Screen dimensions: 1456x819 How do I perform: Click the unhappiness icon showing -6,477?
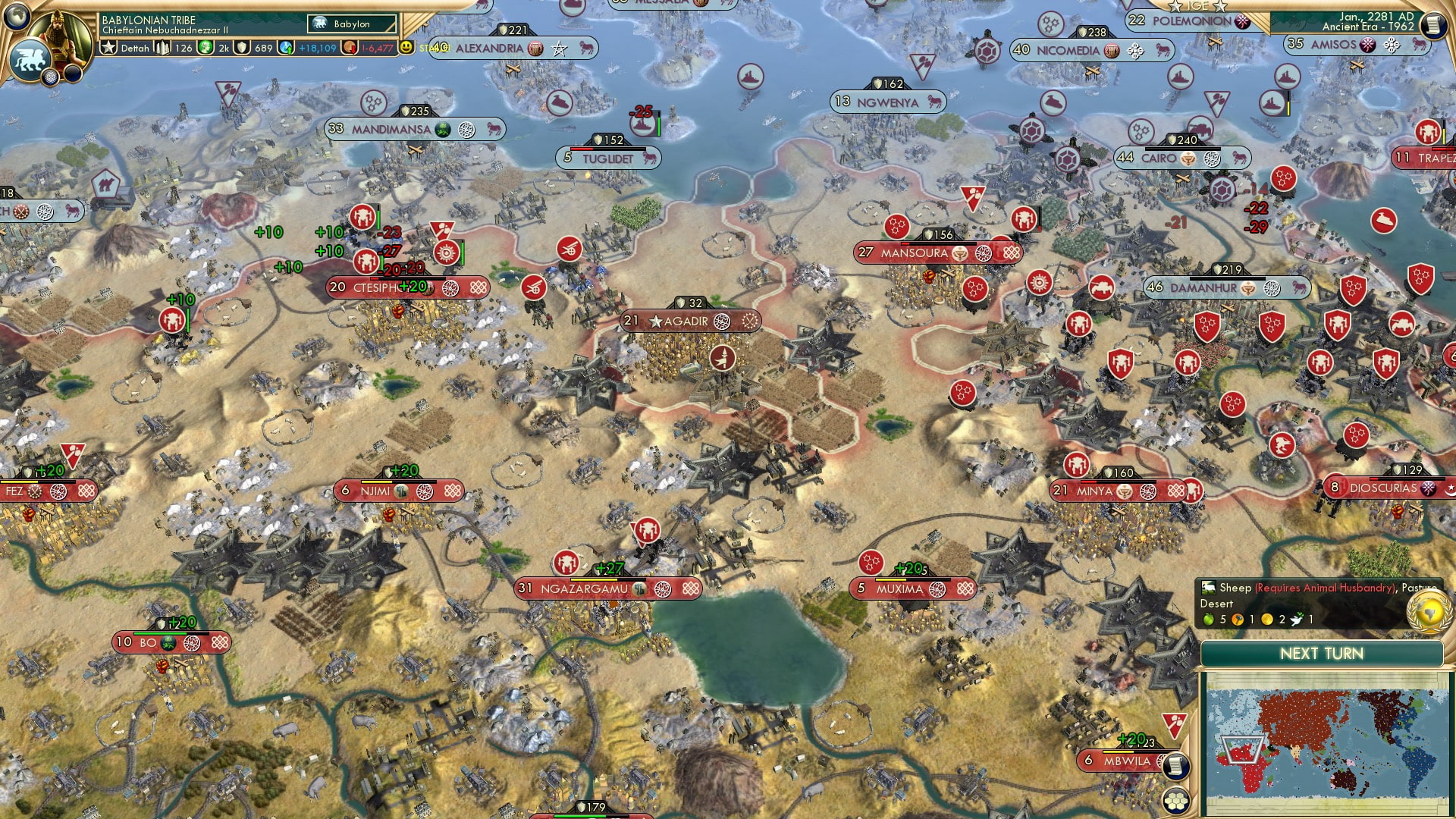[348, 48]
